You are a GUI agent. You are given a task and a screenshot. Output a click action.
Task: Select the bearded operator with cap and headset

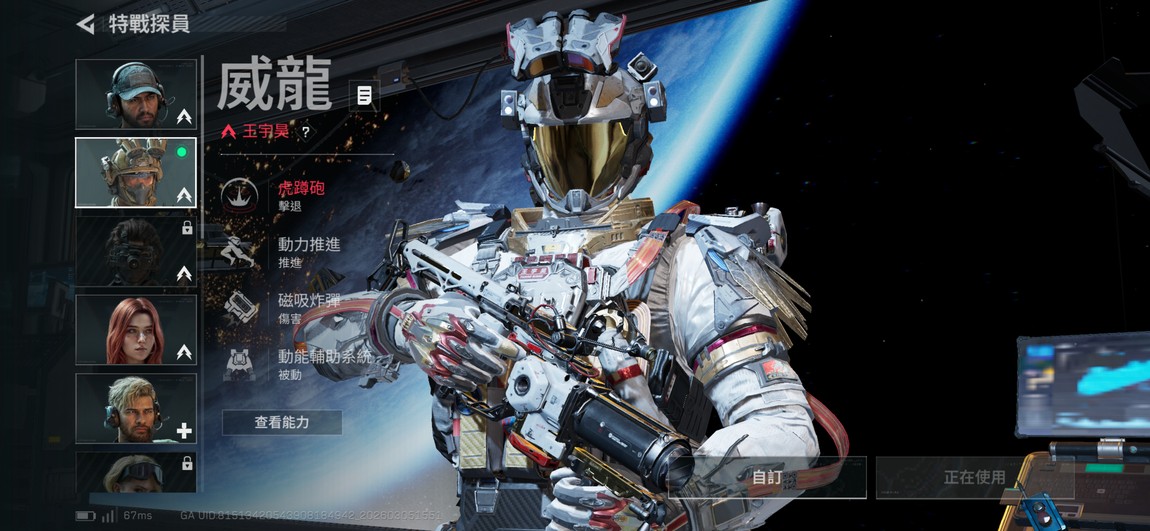tap(136, 95)
